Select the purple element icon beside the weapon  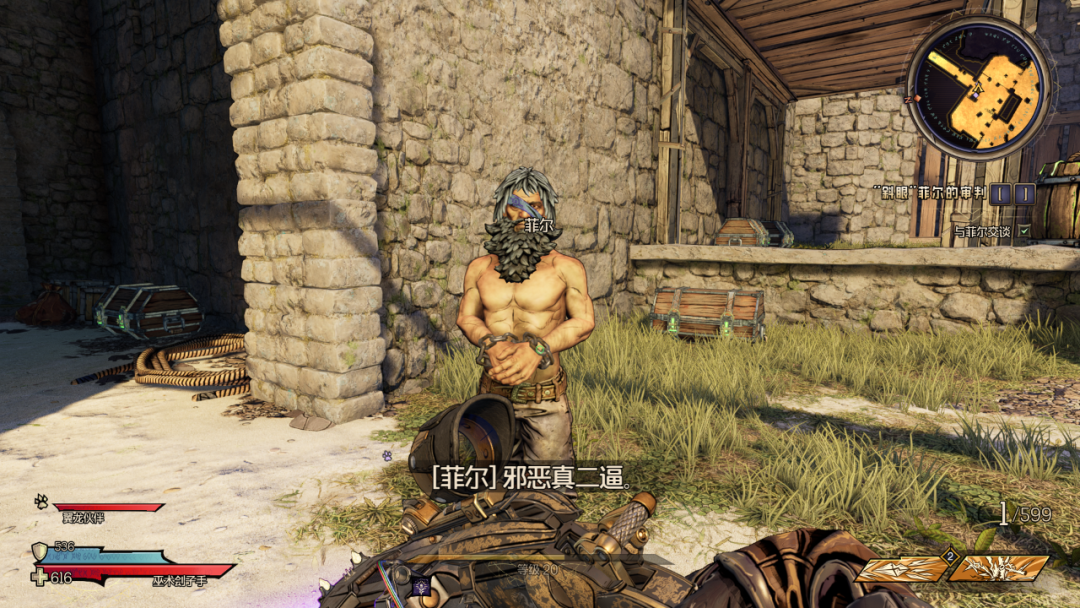[x=421, y=588]
